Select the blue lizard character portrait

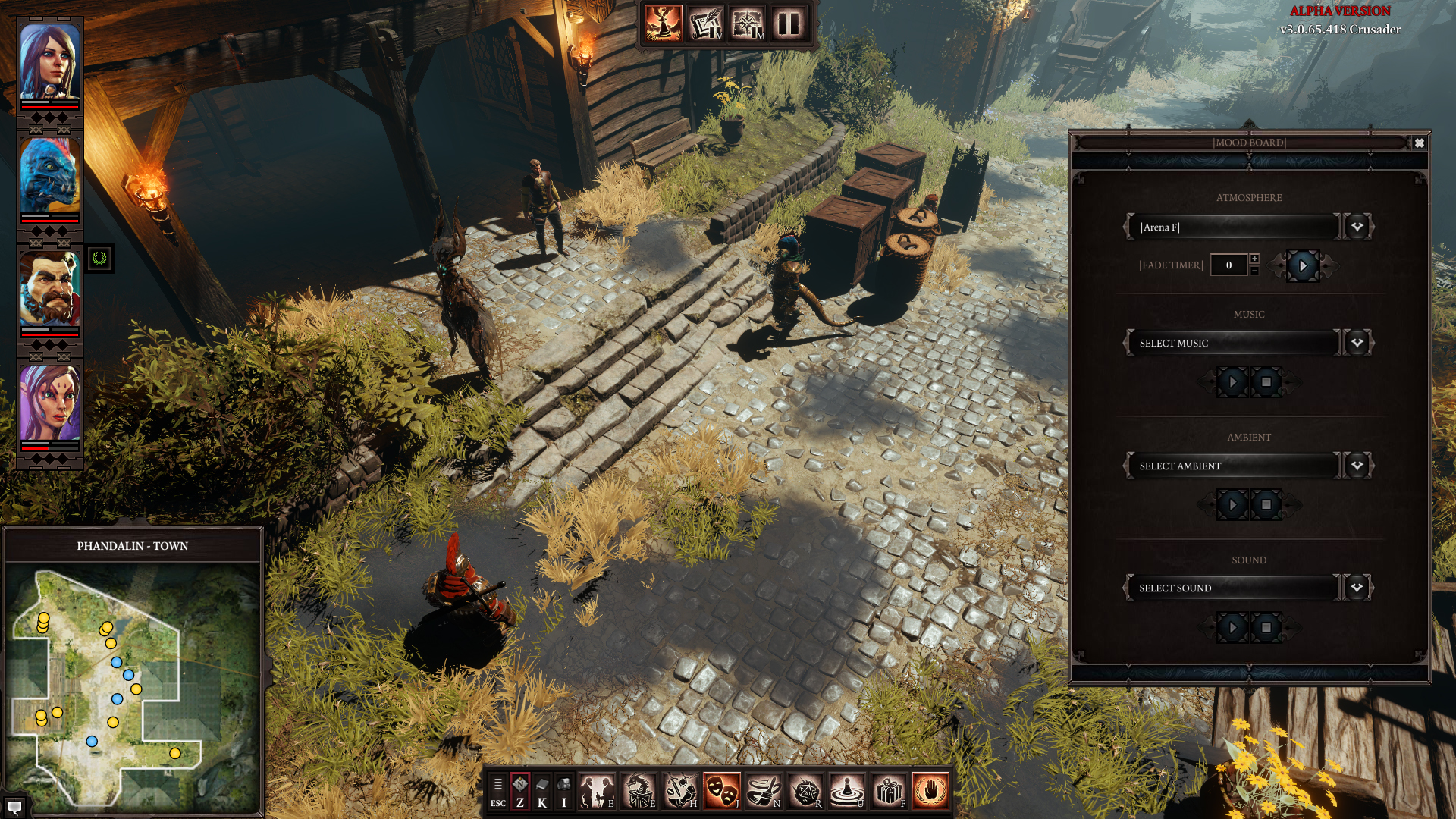pyautogui.click(x=50, y=176)
